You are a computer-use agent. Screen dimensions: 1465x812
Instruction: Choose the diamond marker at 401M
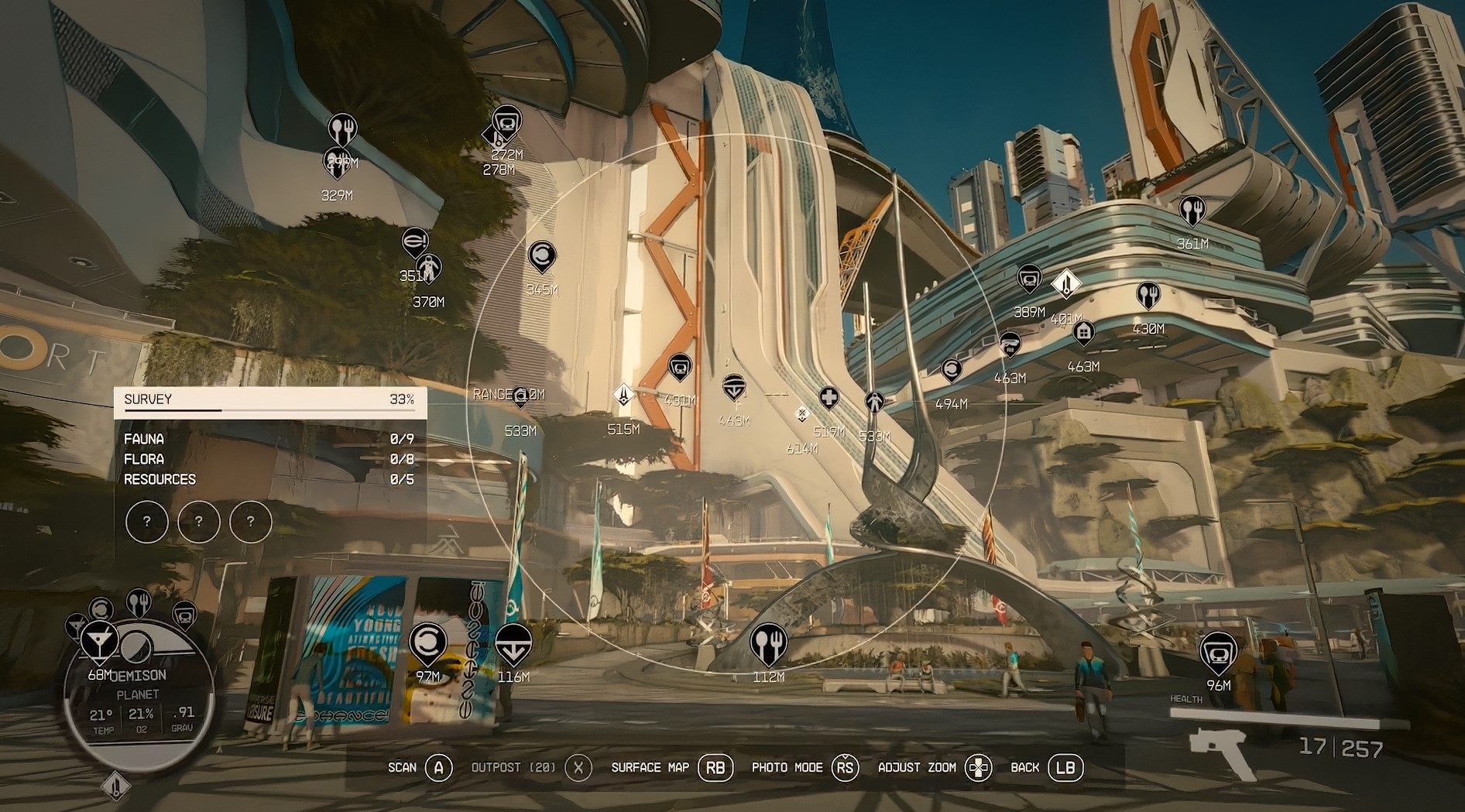(x=1066, y=284)
